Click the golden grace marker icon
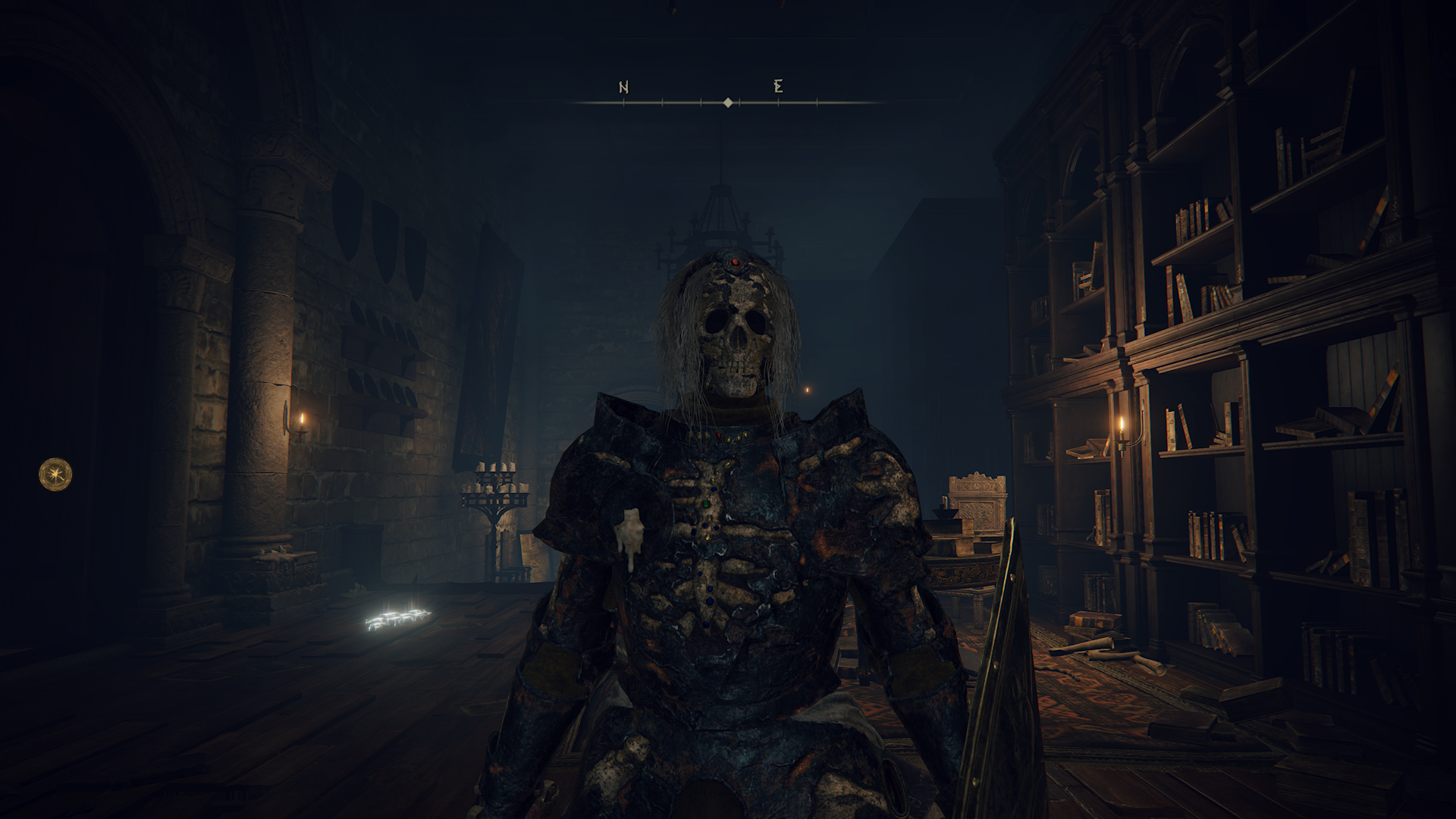This screenshot has height=819, width=1456. (x=55, y=474)
